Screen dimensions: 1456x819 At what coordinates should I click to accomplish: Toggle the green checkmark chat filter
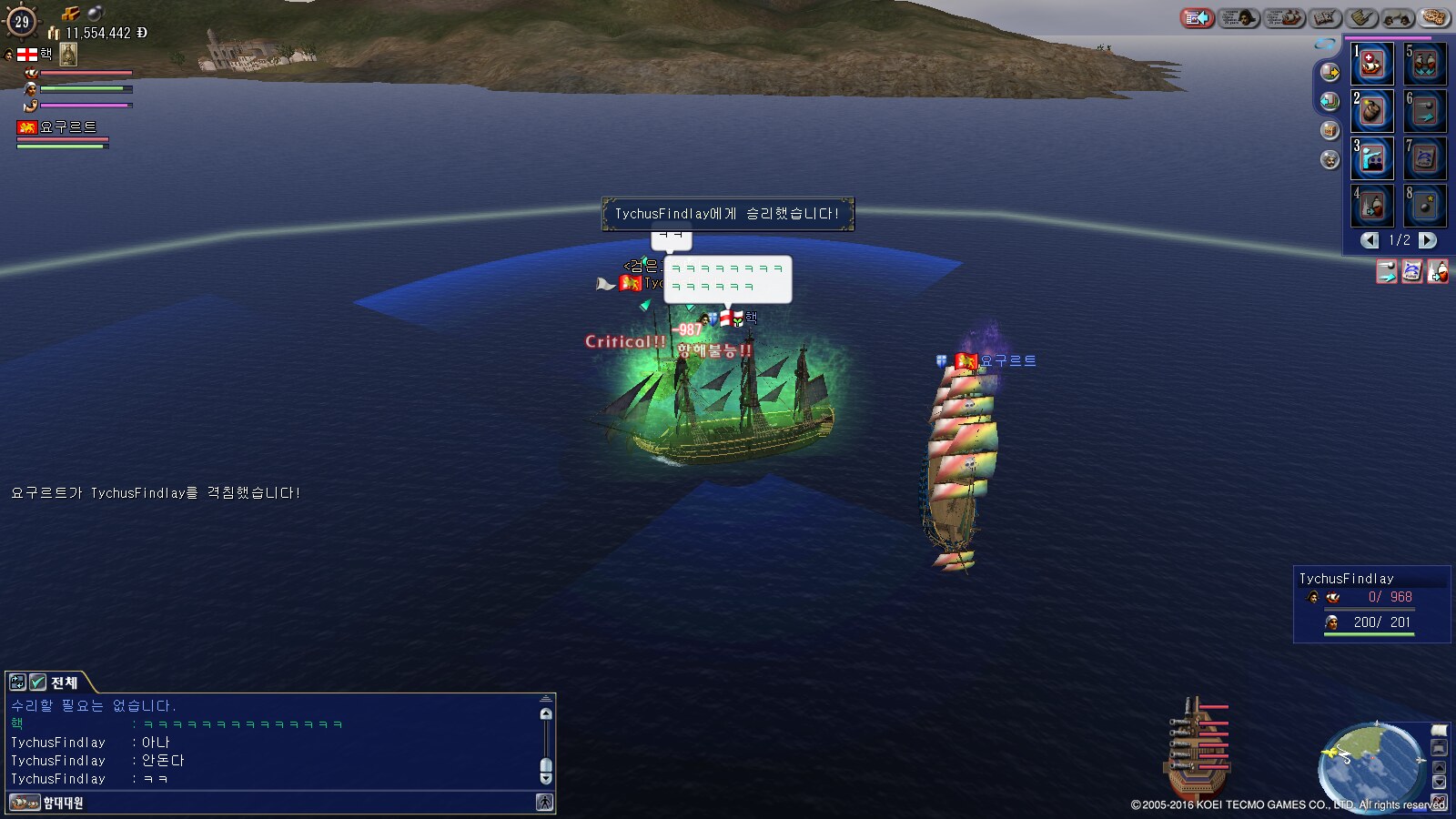(38, 682)
